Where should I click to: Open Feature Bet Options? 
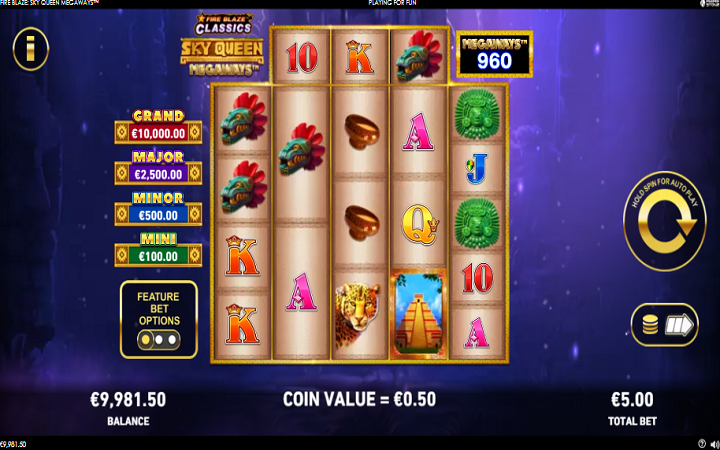[158, 319]
